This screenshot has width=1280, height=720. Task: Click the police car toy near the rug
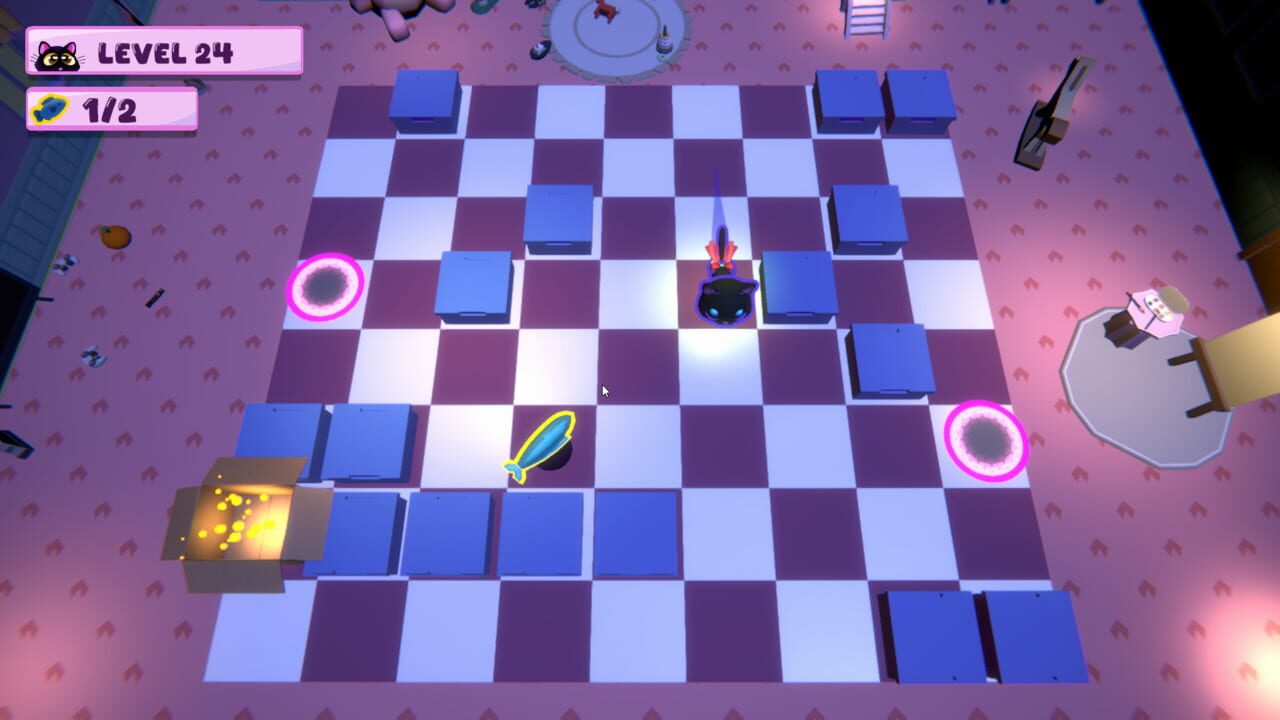540,48
